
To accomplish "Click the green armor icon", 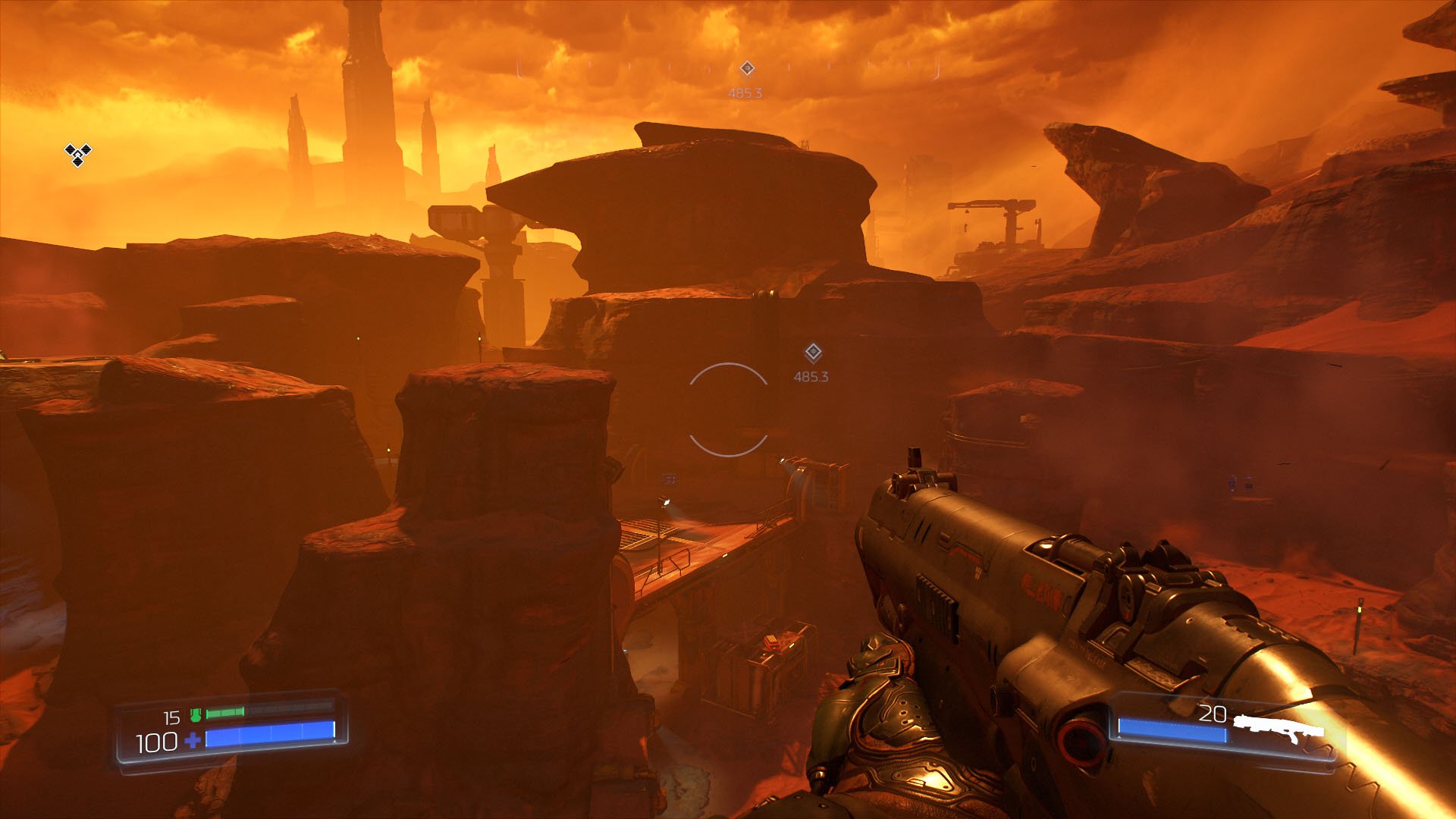I will tap(196, 714).
